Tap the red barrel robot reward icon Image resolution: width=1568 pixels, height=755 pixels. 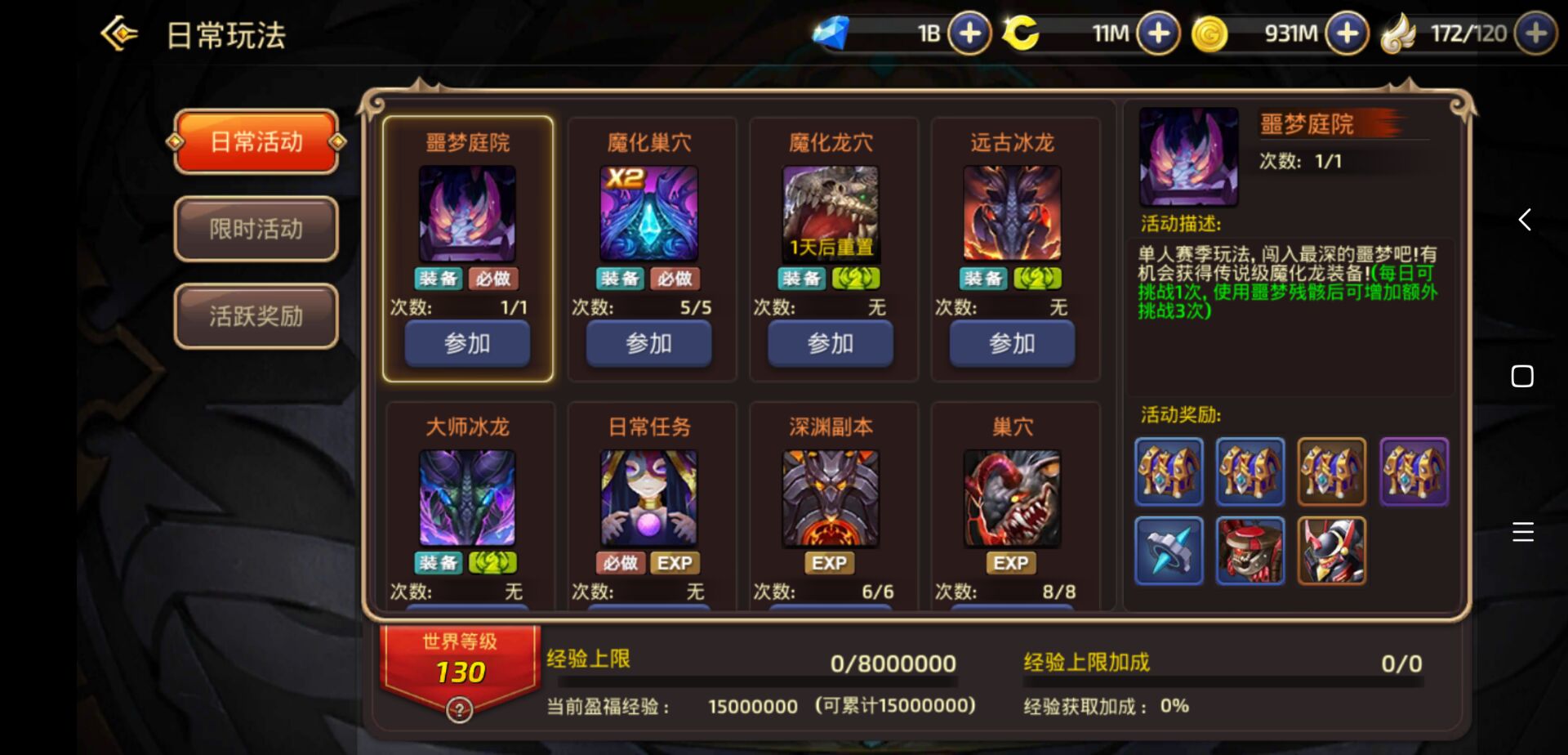(x=1250, y=552)
